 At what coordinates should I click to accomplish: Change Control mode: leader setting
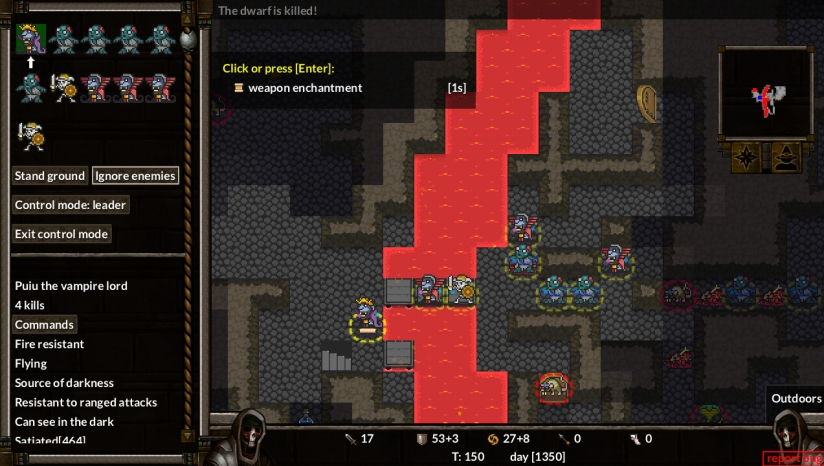[x=71, y=205]
